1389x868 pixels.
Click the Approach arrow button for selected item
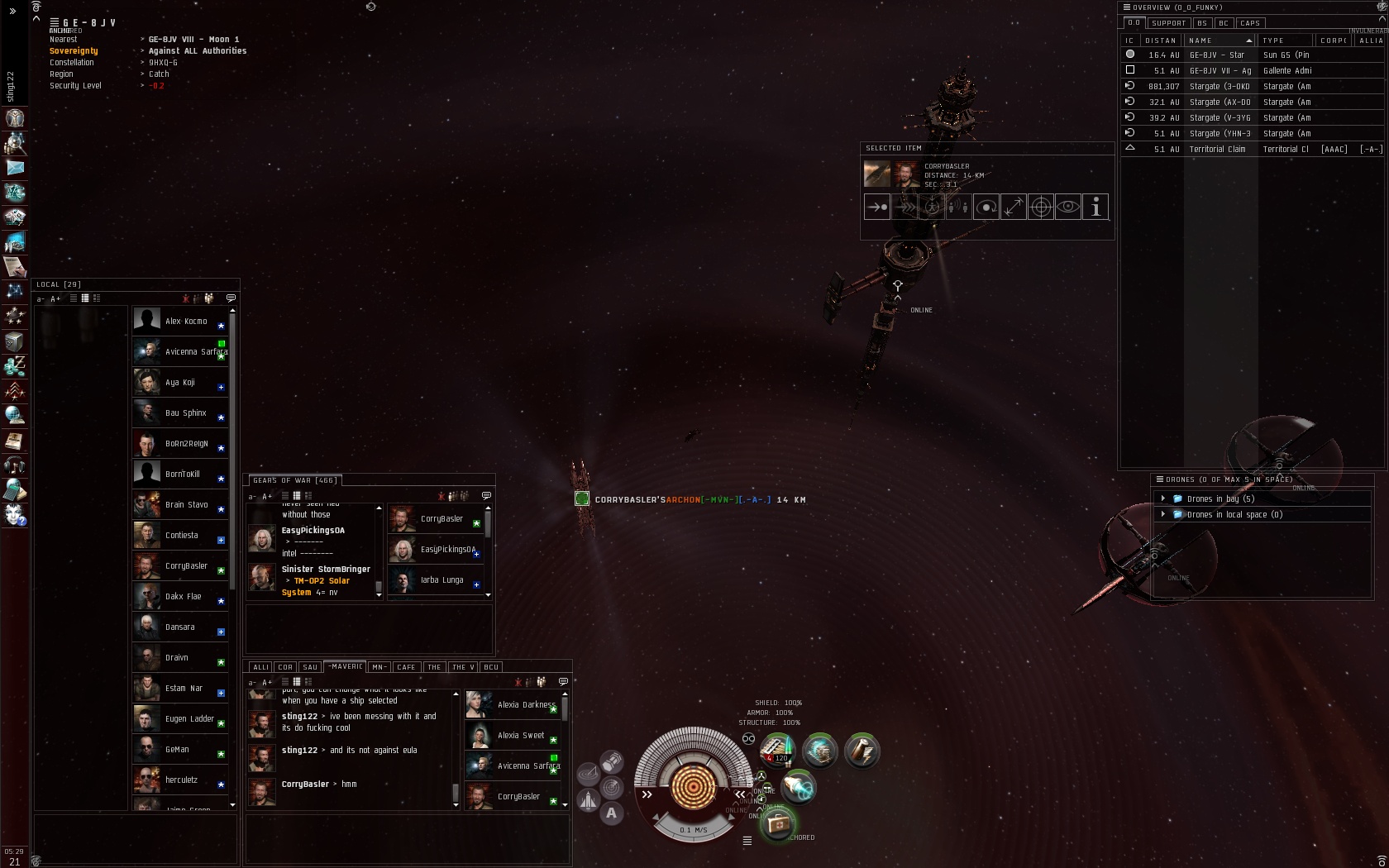click(876, 207)
